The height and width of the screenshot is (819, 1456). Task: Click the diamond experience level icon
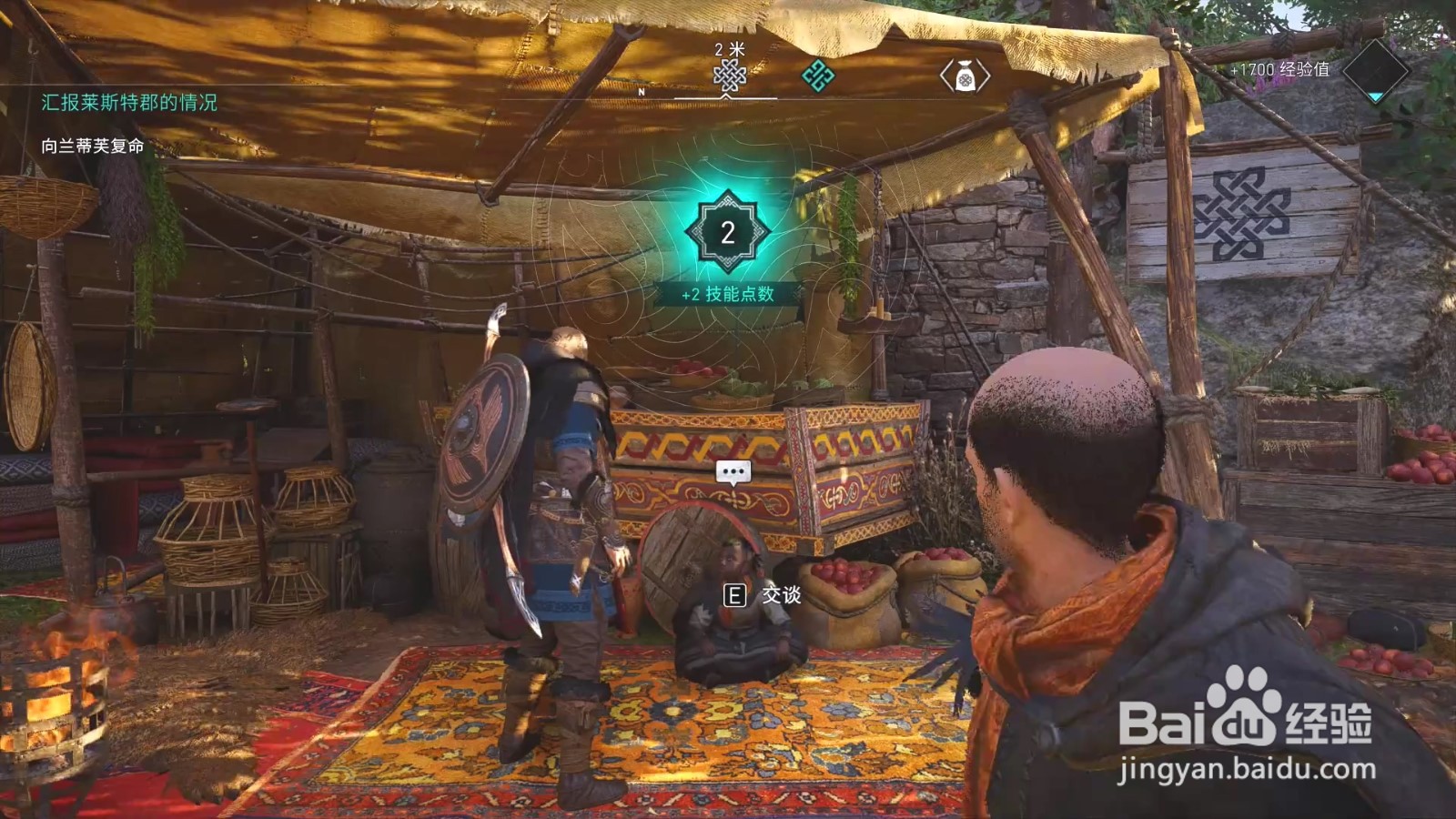pyautogui.click(x=1376, y=70)
